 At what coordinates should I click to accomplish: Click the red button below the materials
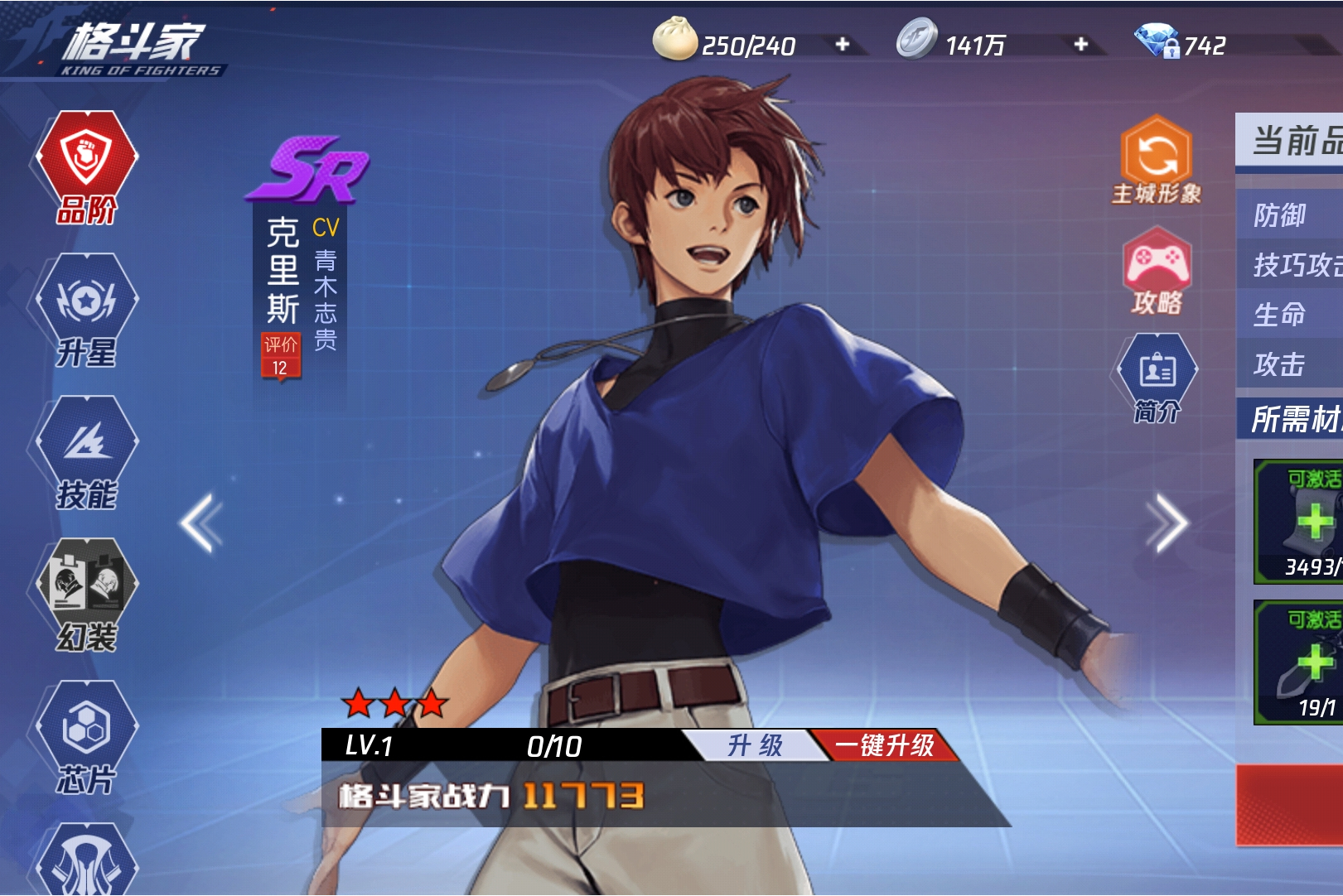(x=1291, y=805)
